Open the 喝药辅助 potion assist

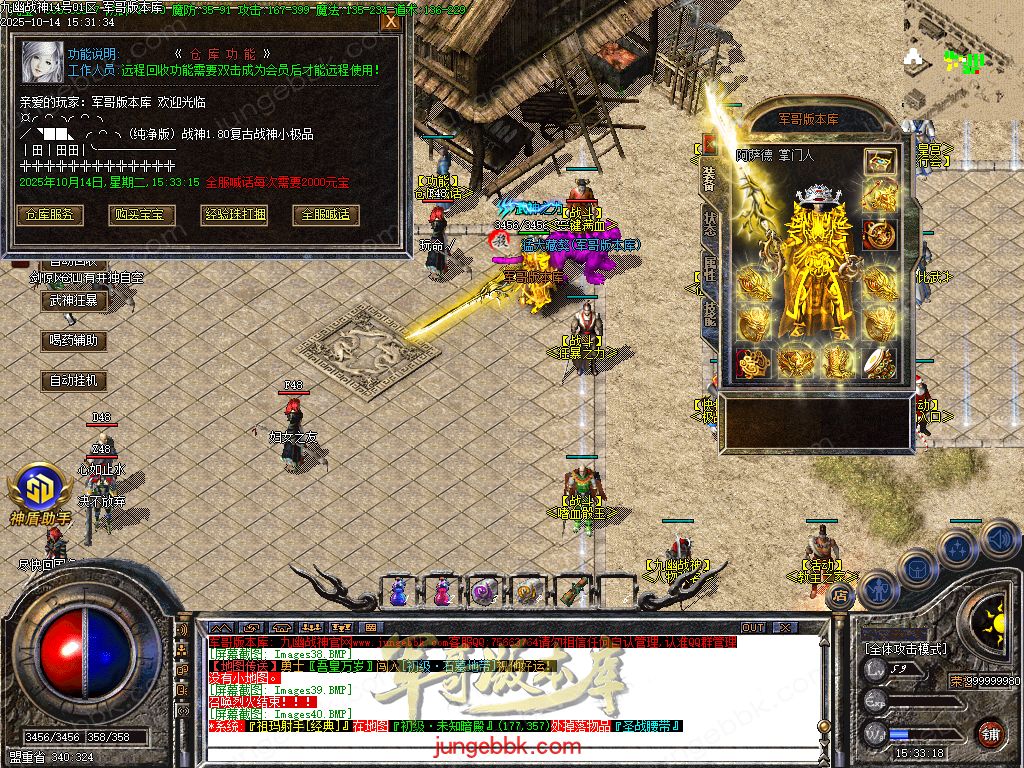coord(74,341)
